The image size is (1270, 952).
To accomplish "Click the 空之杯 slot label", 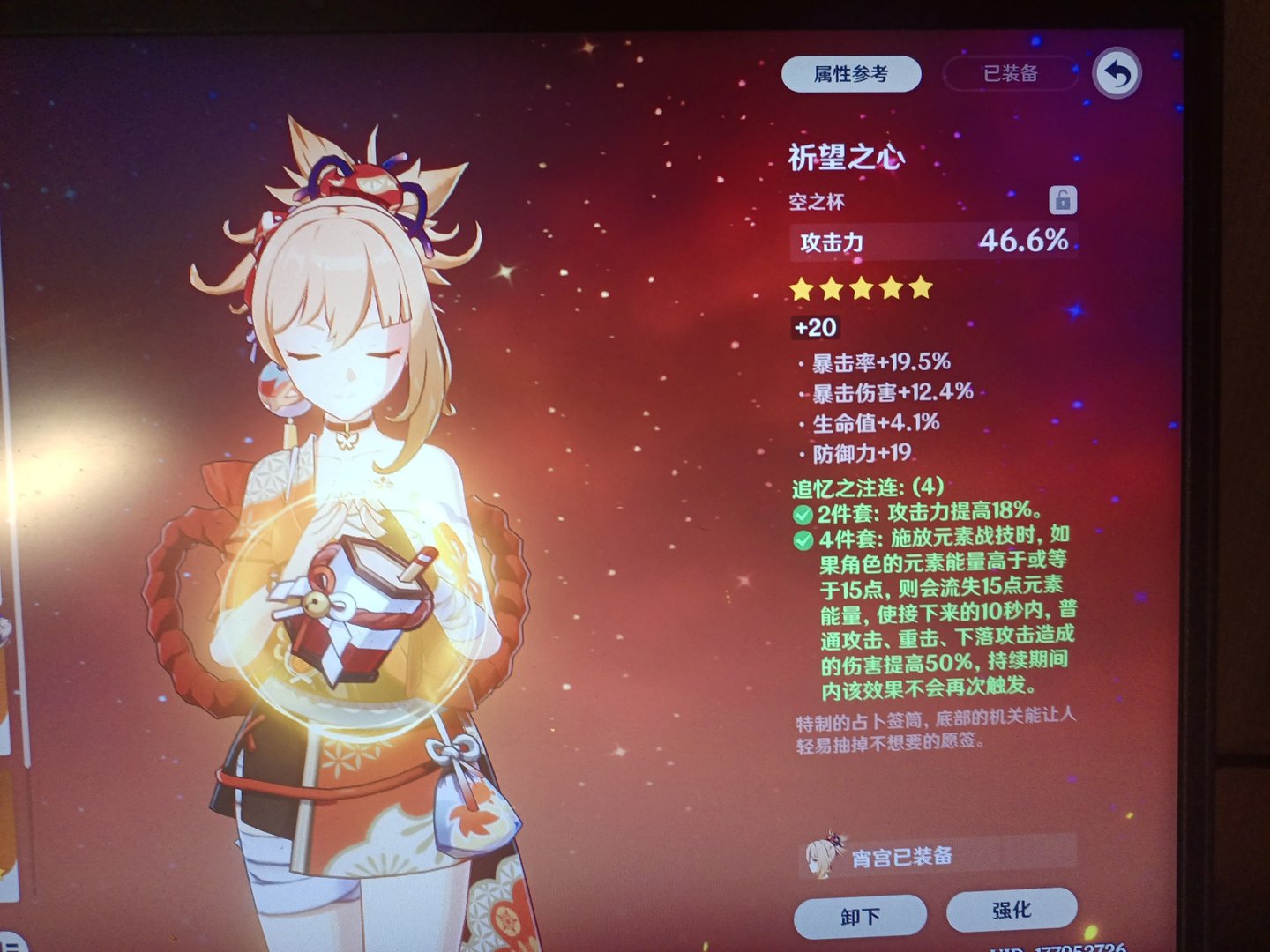I will click(816, 201).
